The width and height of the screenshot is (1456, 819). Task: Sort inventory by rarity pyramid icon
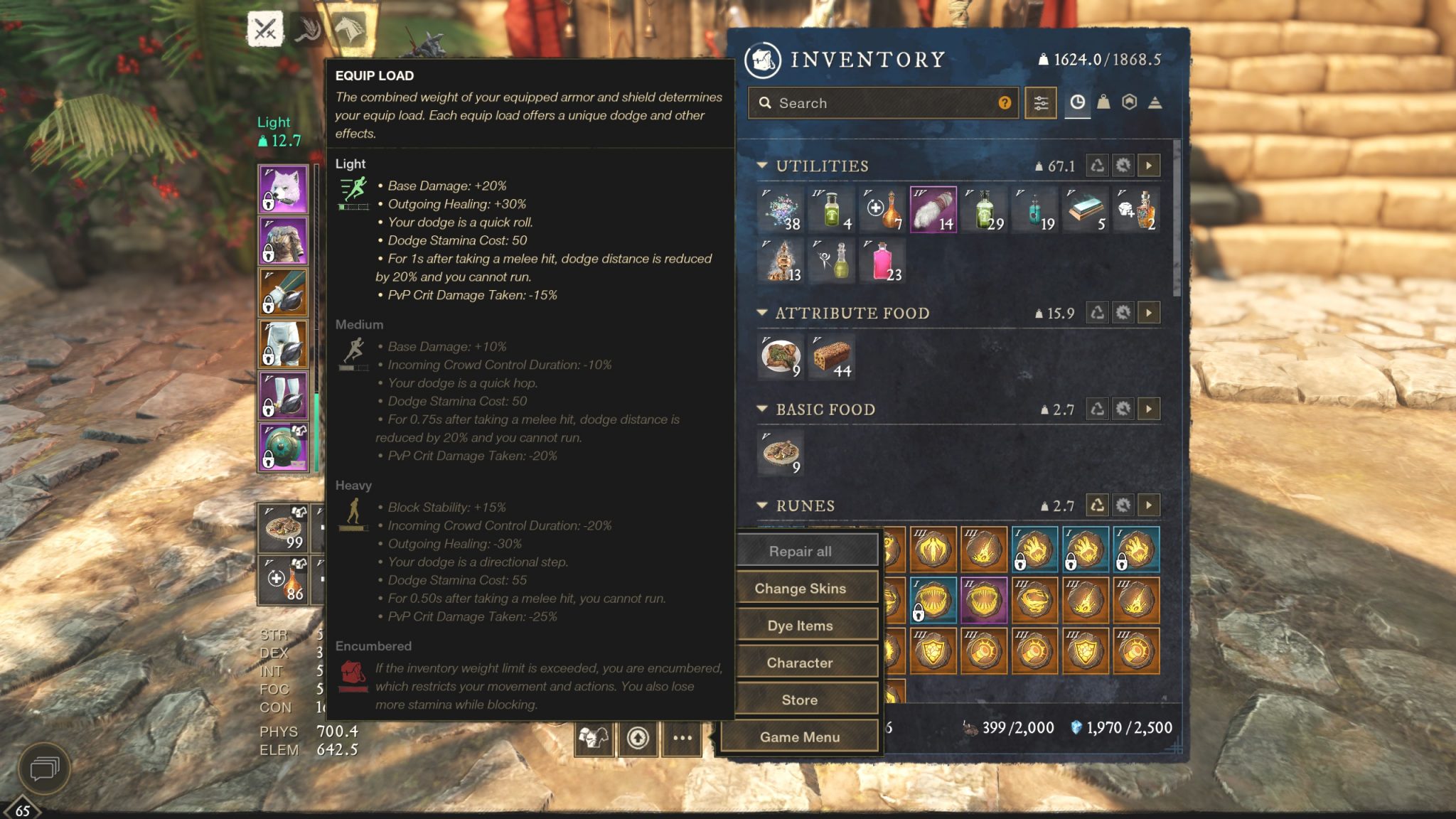(x=1153, y=103)
